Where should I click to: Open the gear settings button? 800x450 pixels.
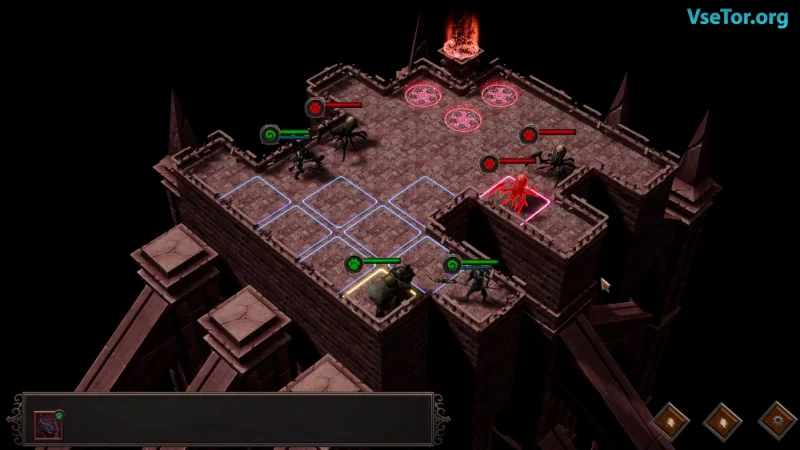(x=776, y=421)
